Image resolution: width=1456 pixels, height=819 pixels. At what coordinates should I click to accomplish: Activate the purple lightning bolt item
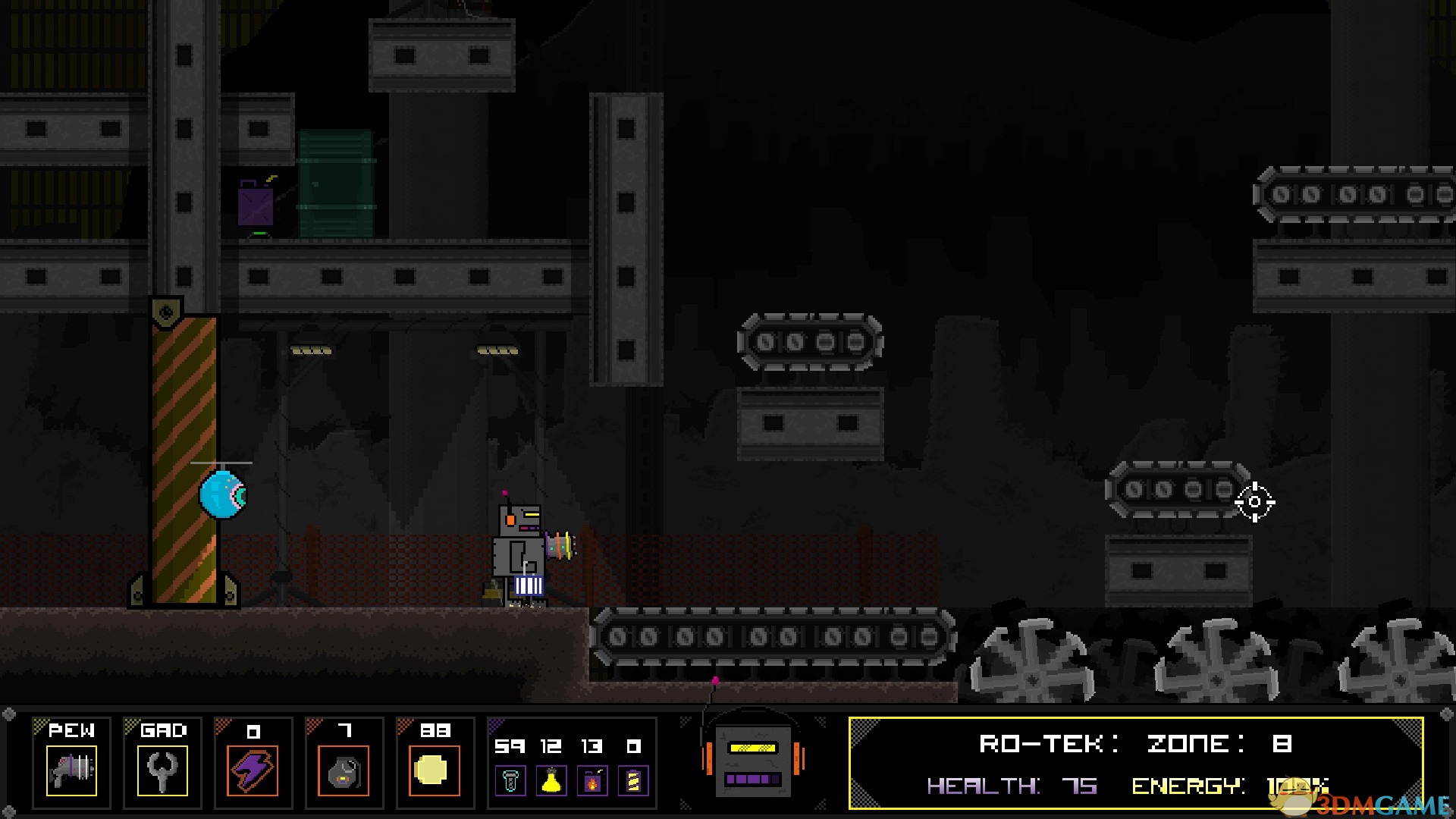click(x=253, y=770)
